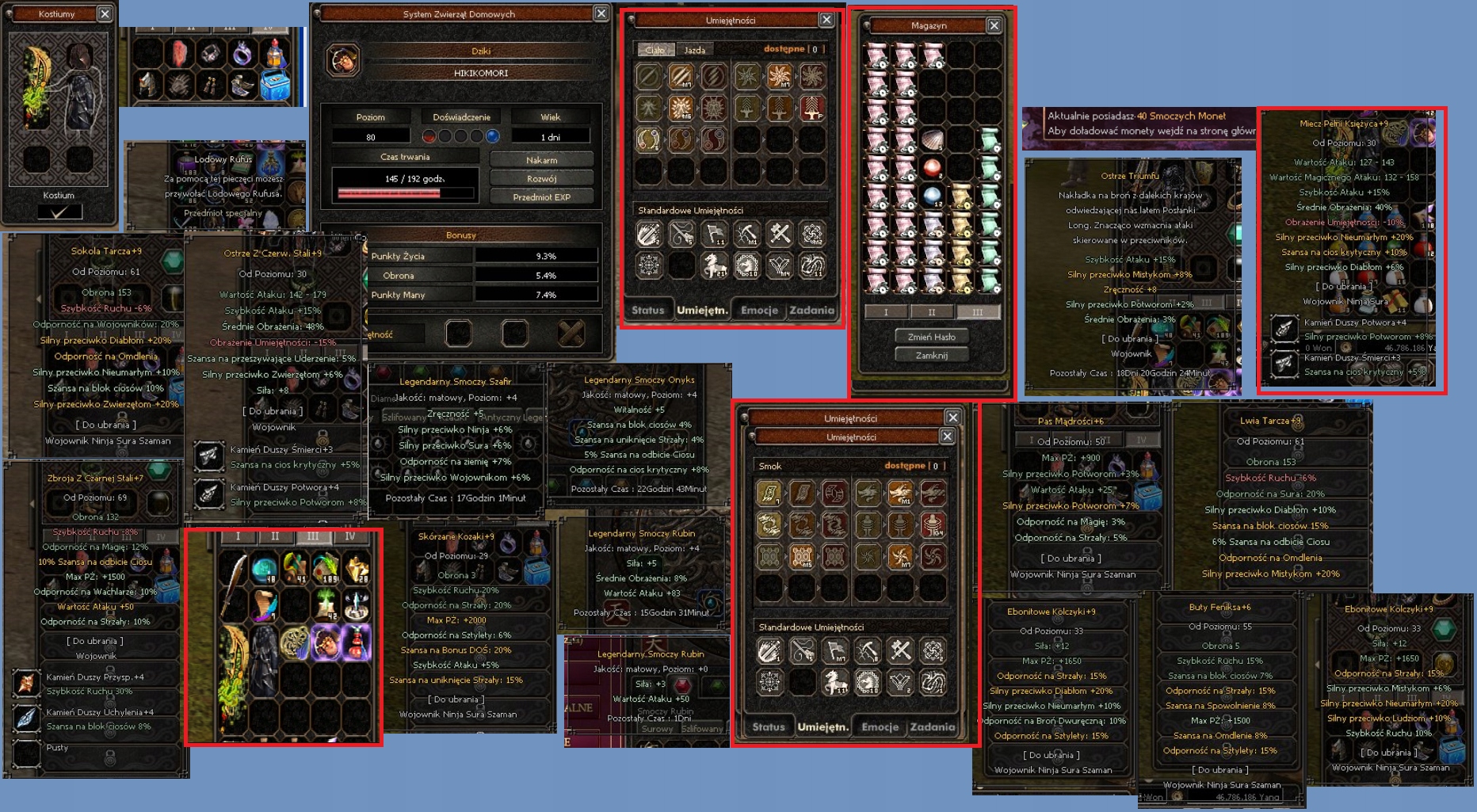The height and width of the screenshot is (812, 1477).
Task: Pick the red orb in storage
Action: pos(933,168)
